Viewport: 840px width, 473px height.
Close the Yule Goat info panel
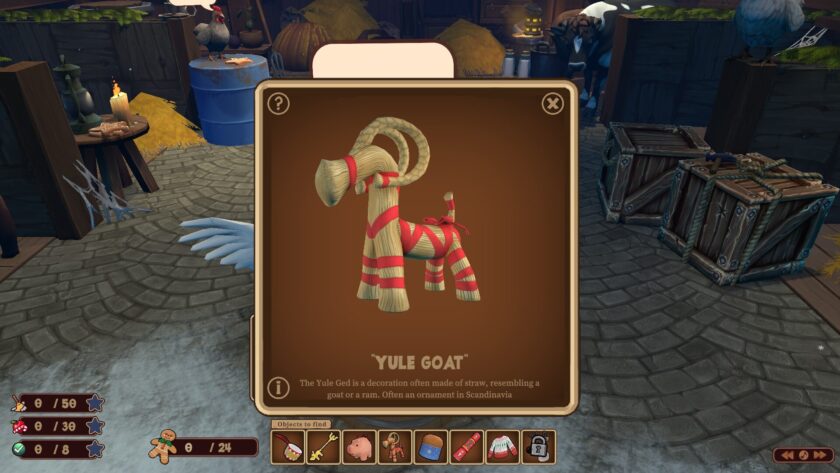553,103
